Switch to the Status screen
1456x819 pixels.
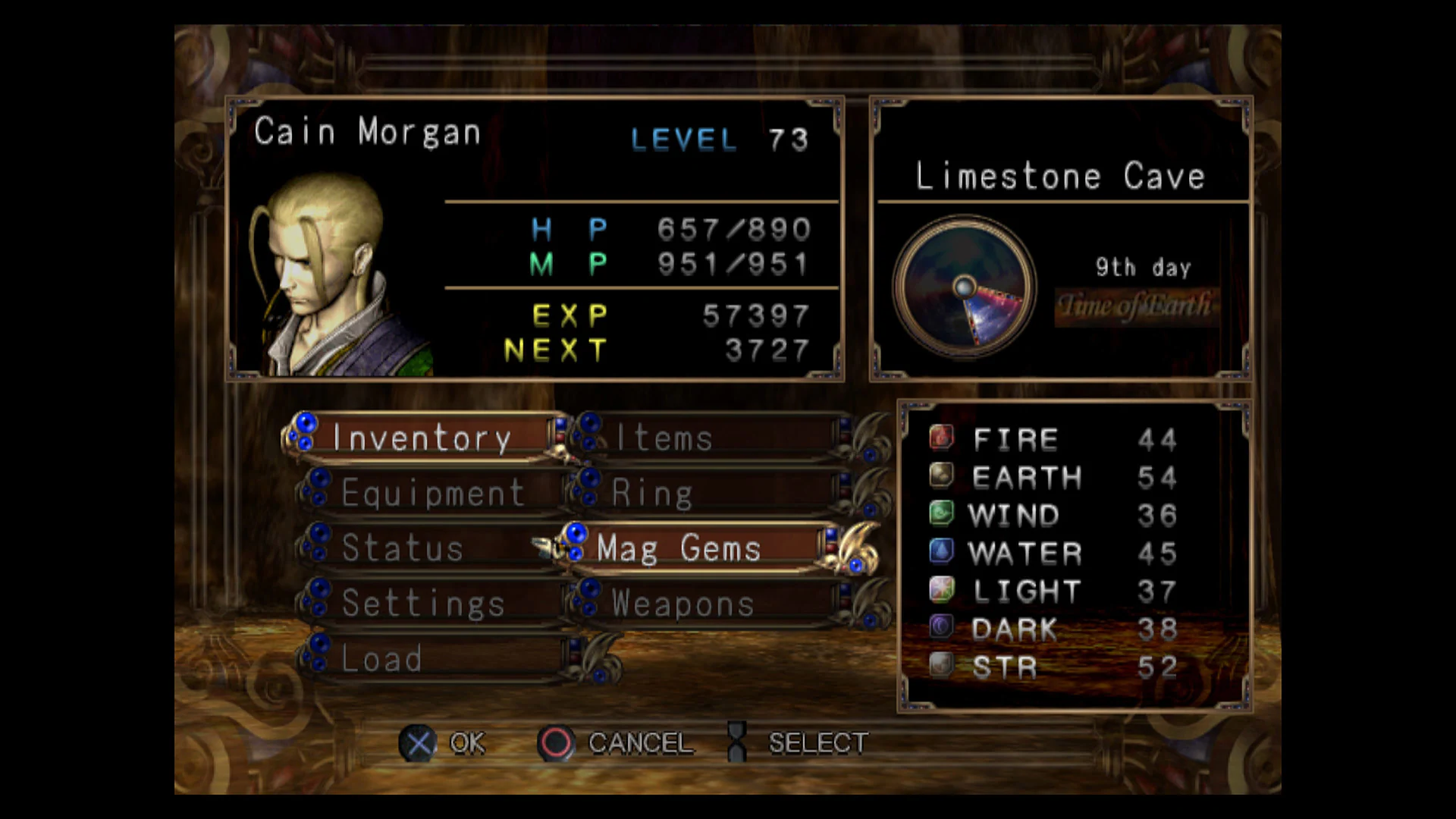pyautogui.click(x=402, y=548)
